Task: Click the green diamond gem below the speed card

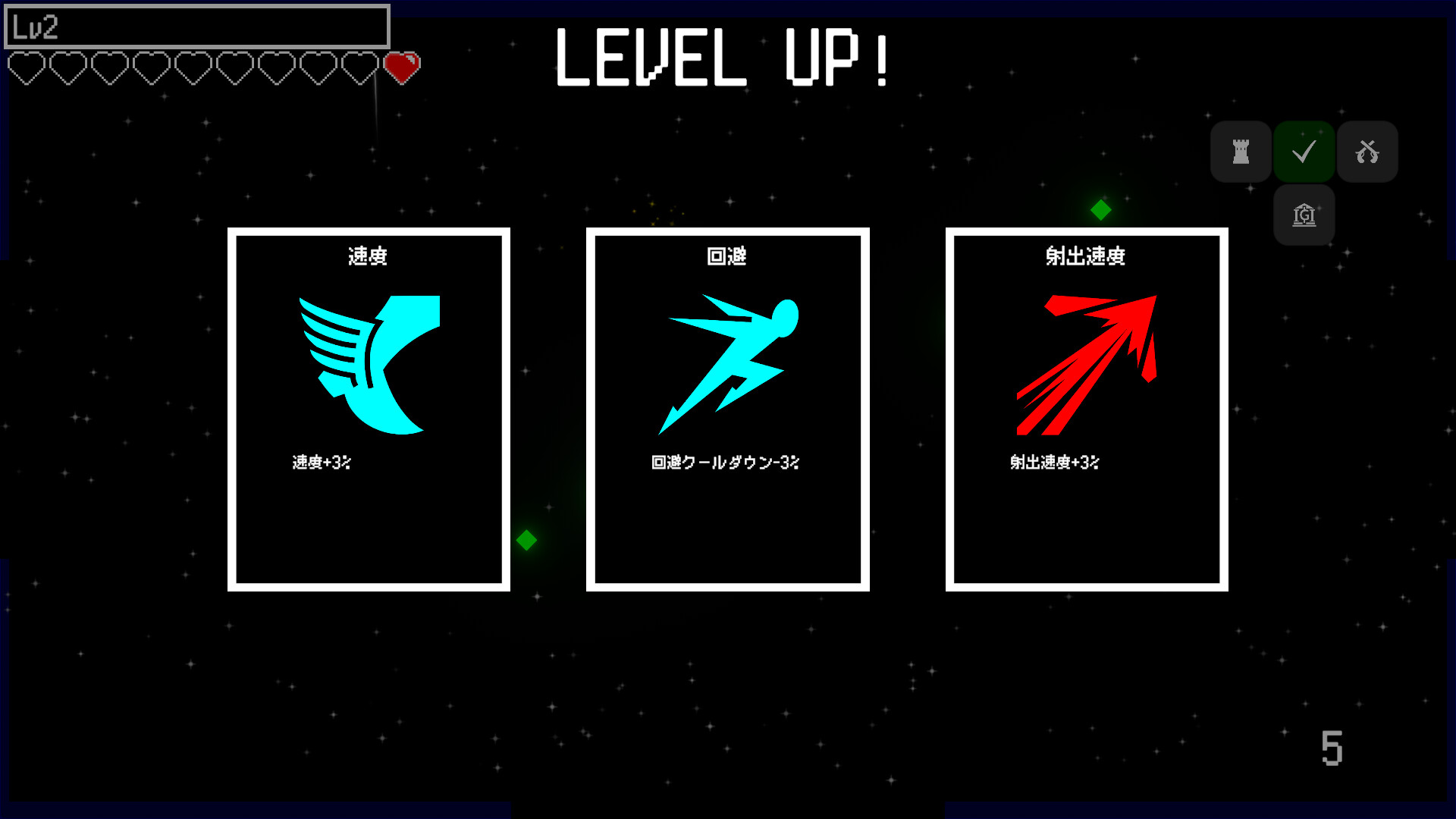Action: pyautogui.click(x=527, y=540)
